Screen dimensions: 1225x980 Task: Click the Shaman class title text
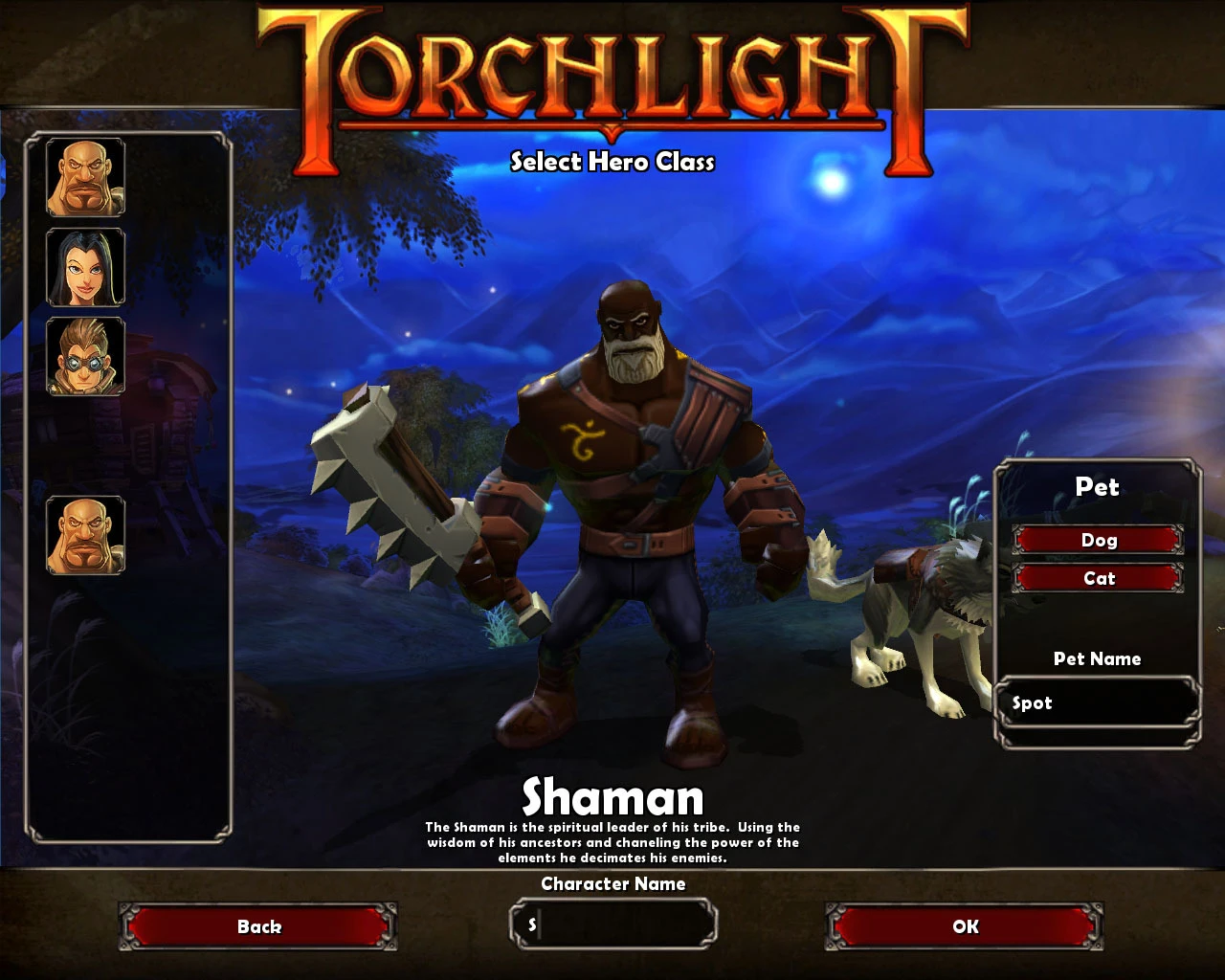pyautogui.click(x=612, y=795)
